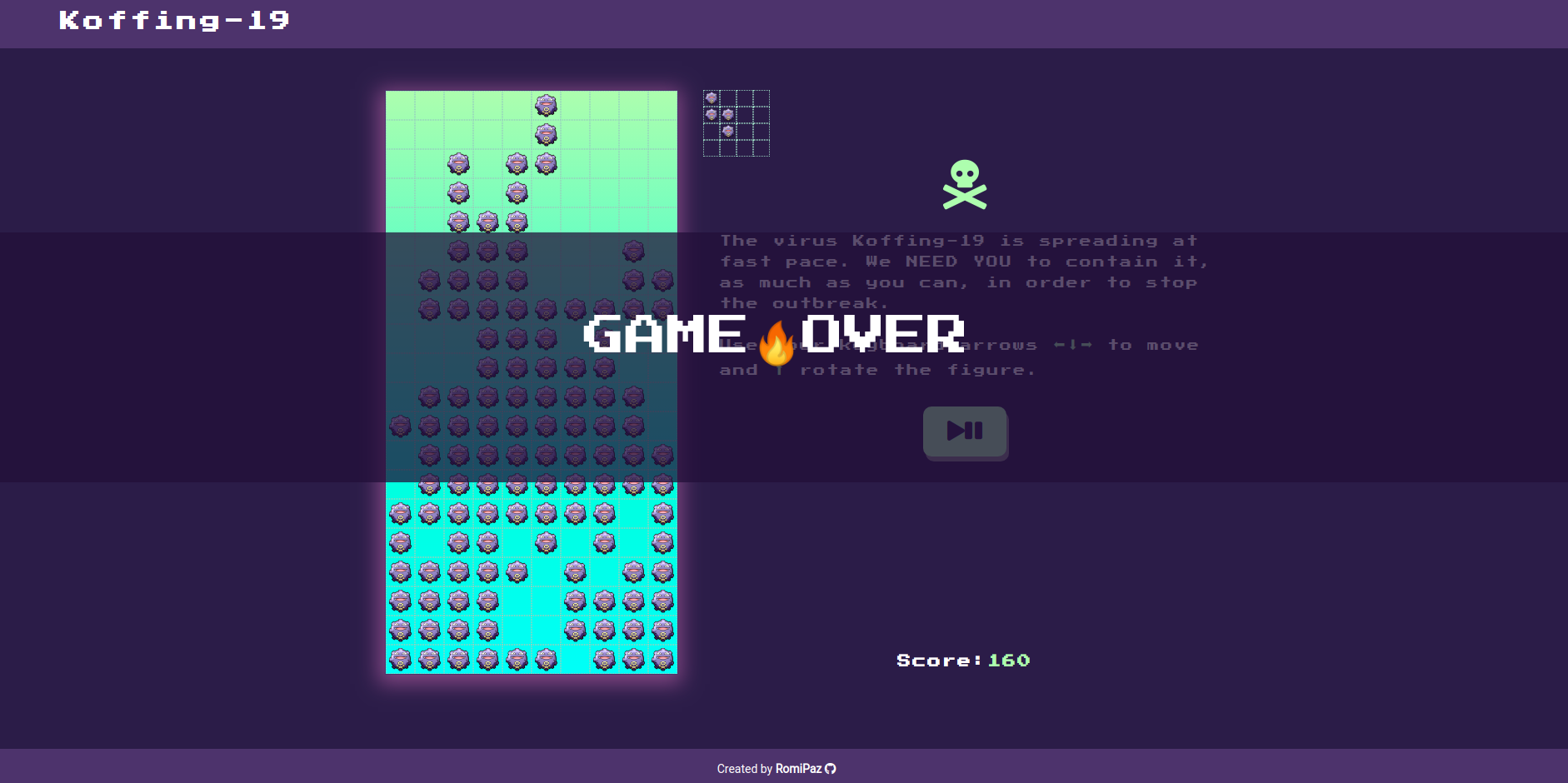
Task: Click the skull and crossbones icon
Action: (966, 185)
